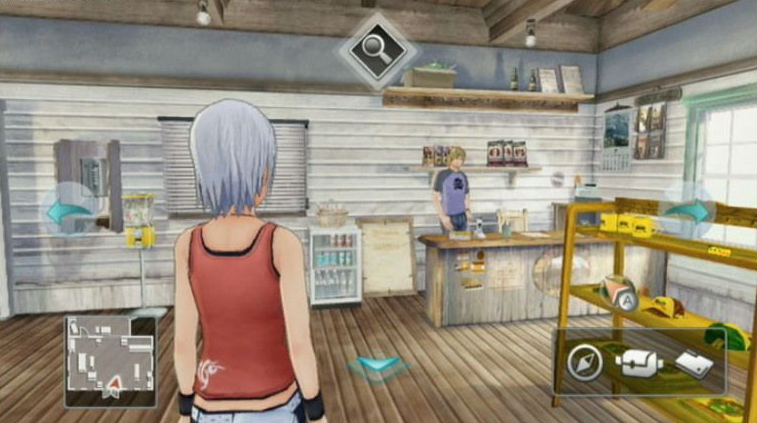
Task: Open the handheld device icon
Action: [692, 364]
